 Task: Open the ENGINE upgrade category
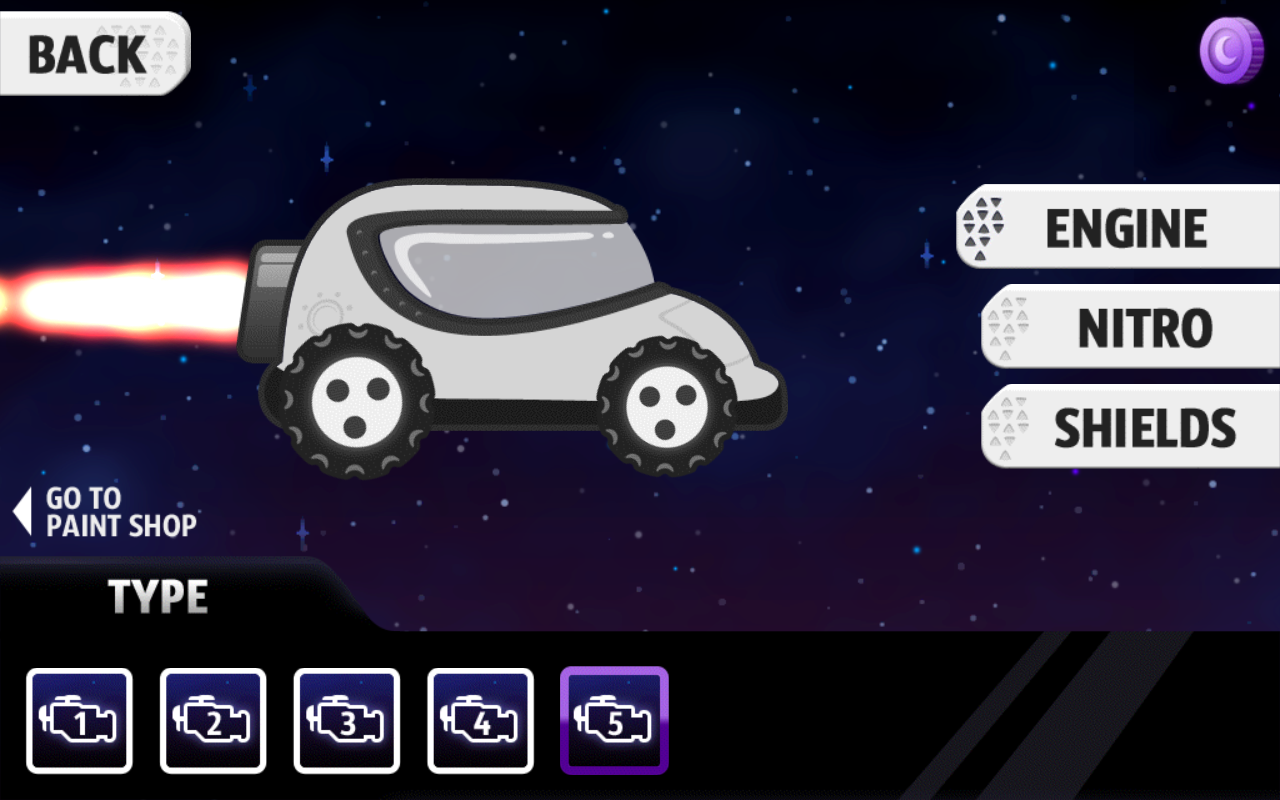pos(1120,228)
